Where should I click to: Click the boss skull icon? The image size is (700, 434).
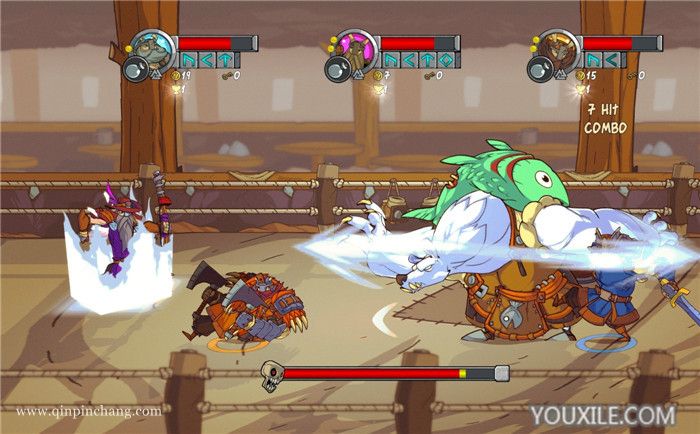271,375
